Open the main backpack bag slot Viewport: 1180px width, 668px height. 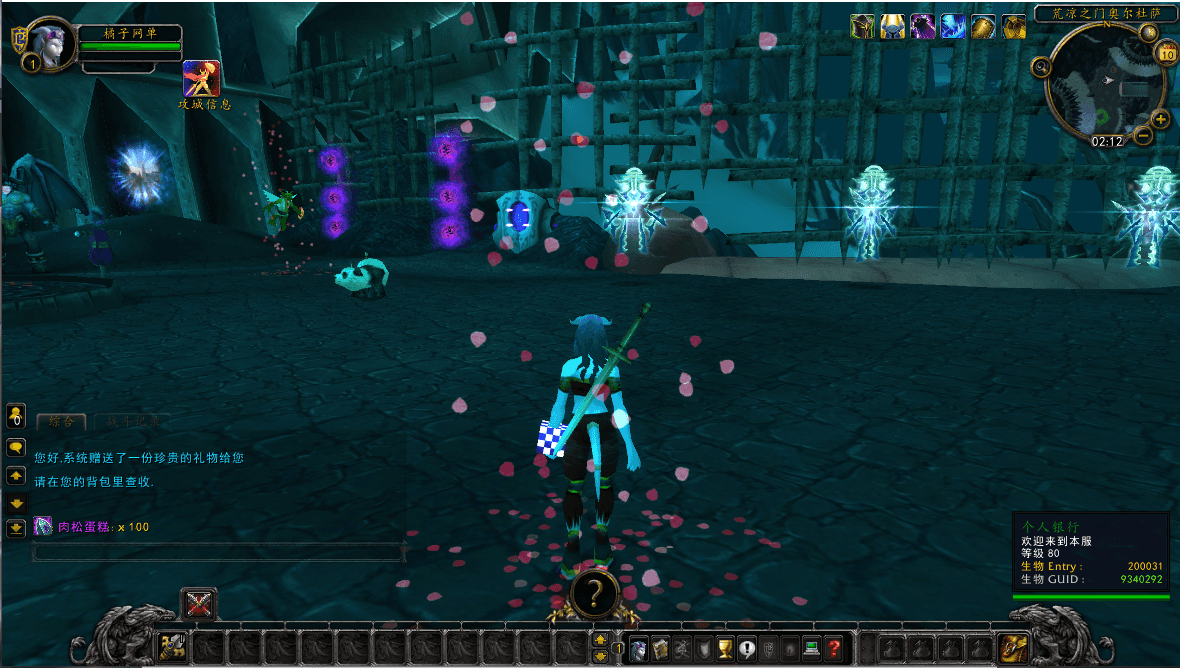point(1013,648)
